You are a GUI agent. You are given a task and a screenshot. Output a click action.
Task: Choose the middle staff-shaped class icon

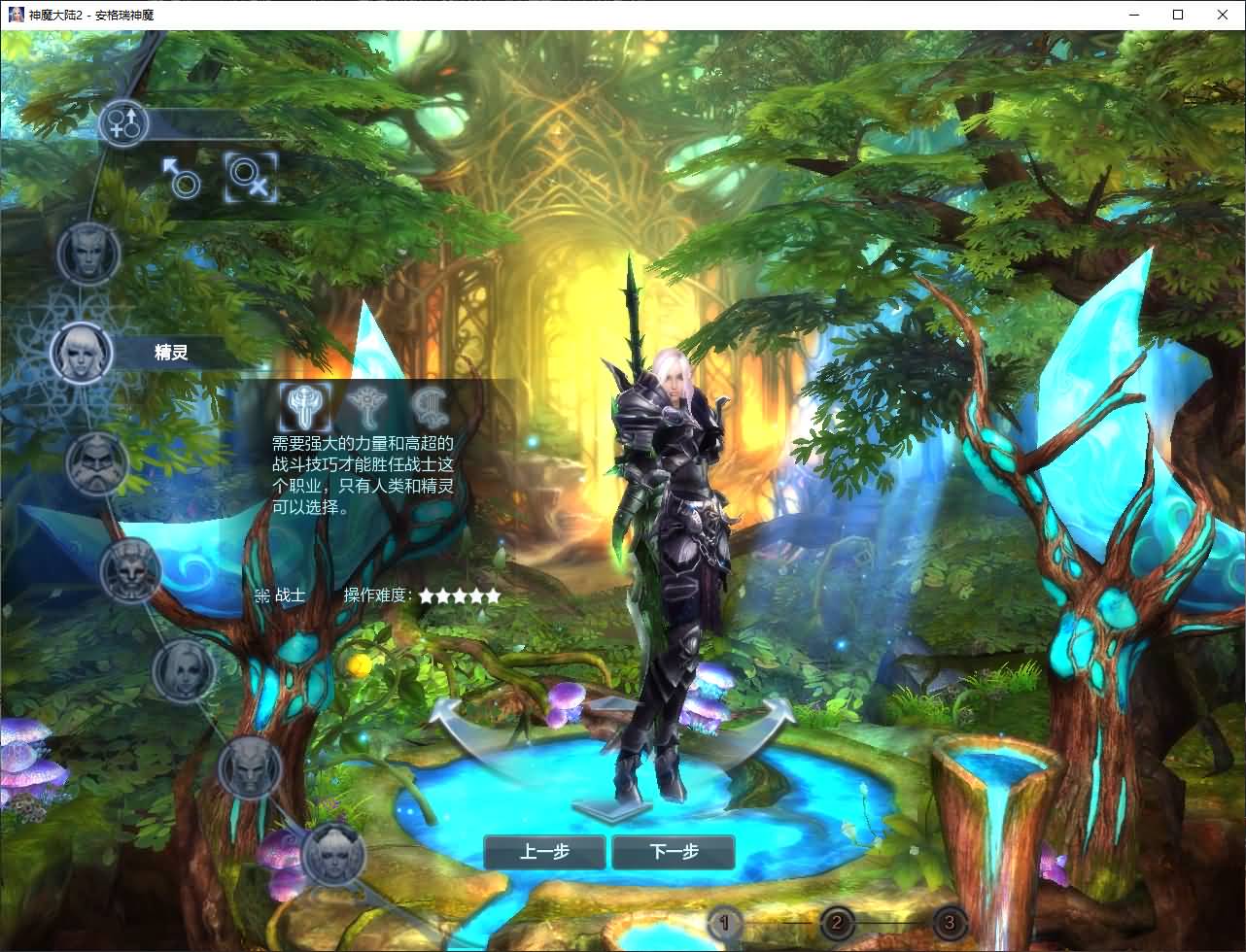click(x=366, y=405)
